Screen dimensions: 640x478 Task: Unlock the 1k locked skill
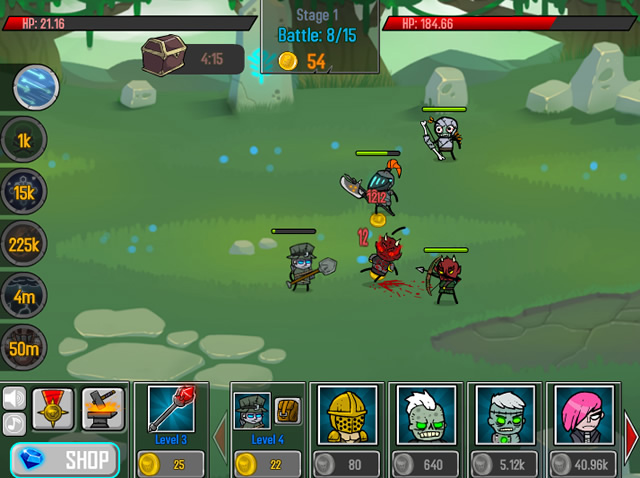click(x=24, y=140)
